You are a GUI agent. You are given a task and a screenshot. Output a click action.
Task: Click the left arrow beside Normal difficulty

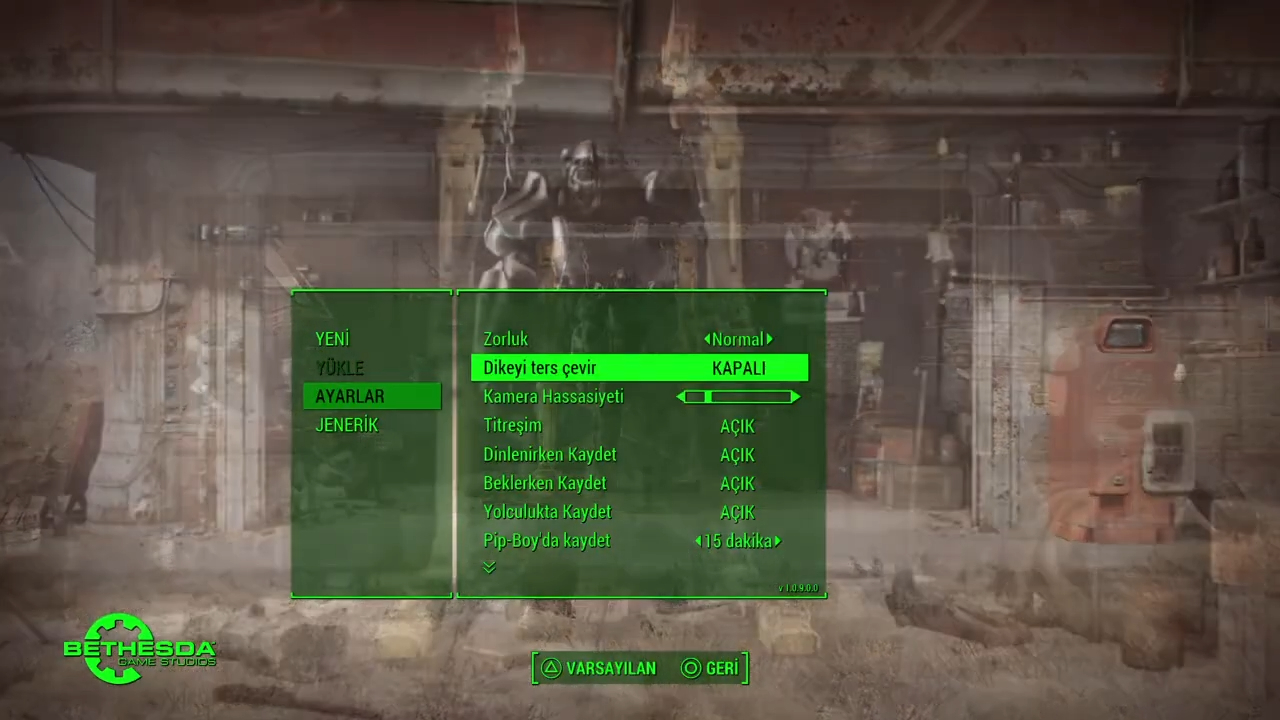click(708, 339)
